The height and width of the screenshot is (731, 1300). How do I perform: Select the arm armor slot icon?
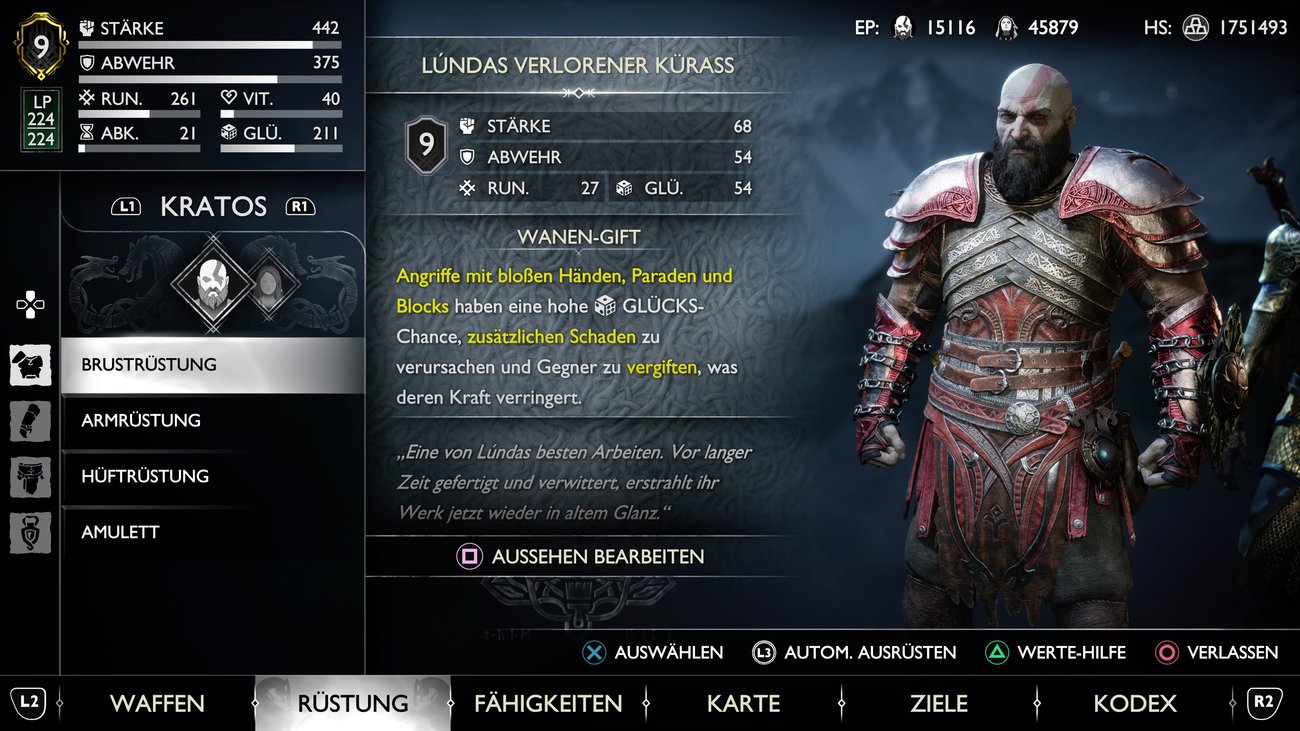tap(30, 420)
